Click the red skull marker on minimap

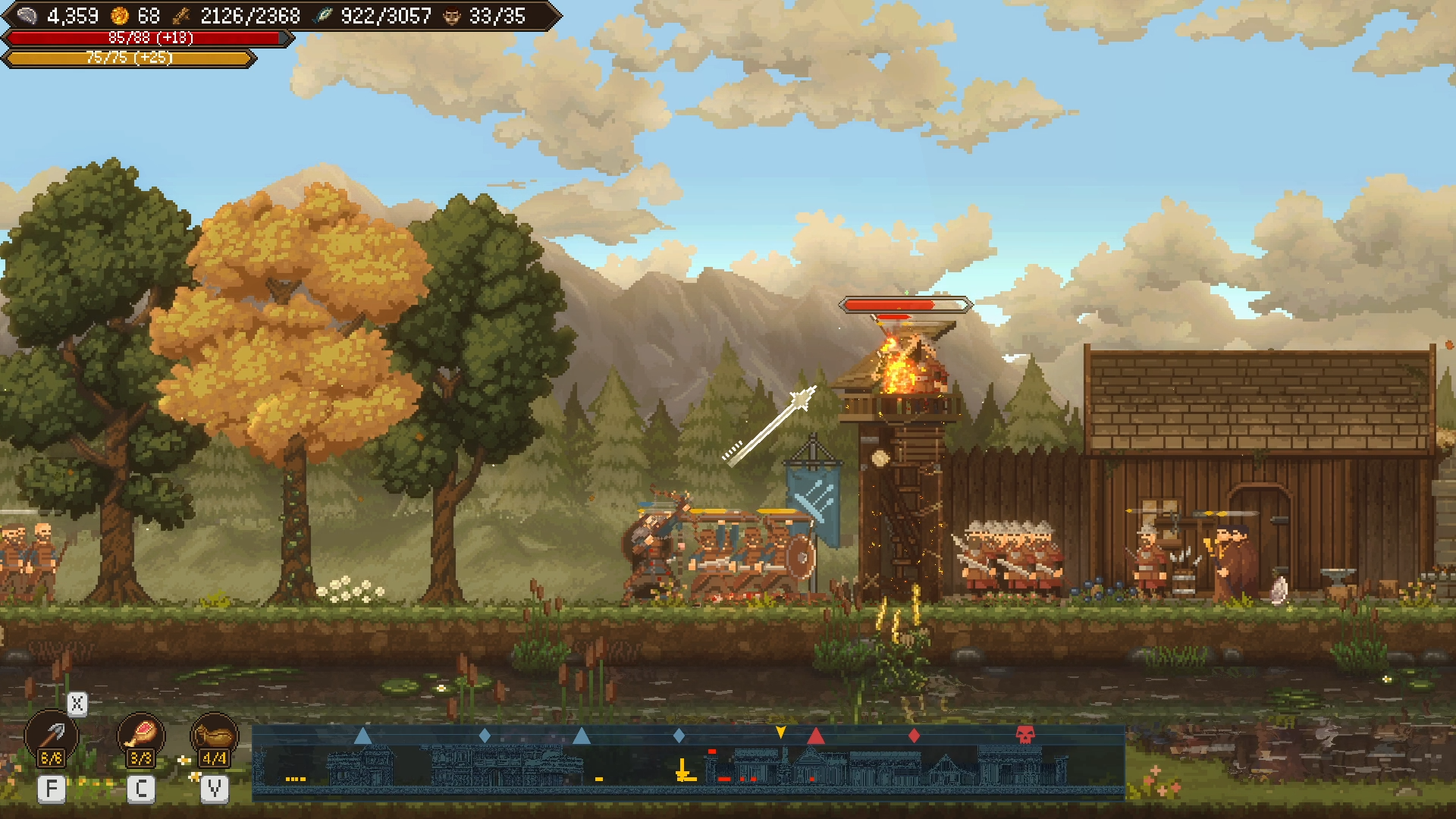[1025, 734]
